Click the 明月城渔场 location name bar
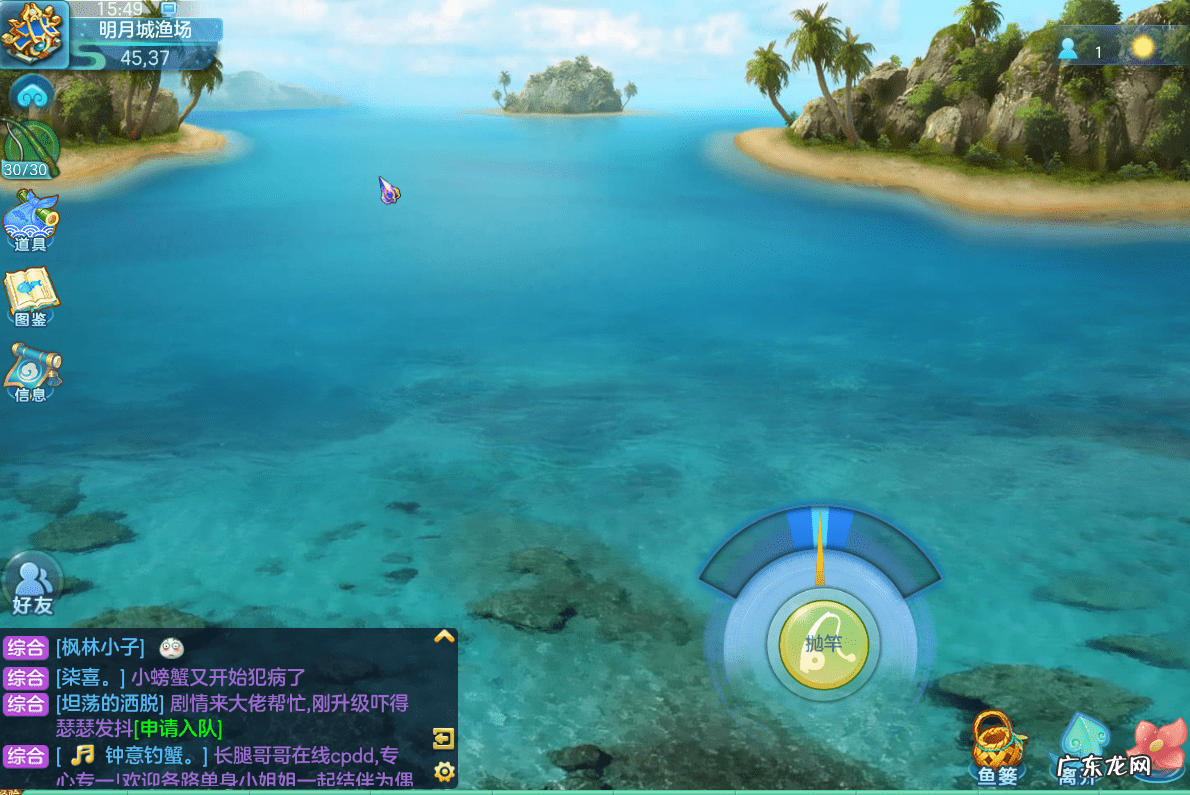This screenshot has width=1190, height=795. [145, 30]
